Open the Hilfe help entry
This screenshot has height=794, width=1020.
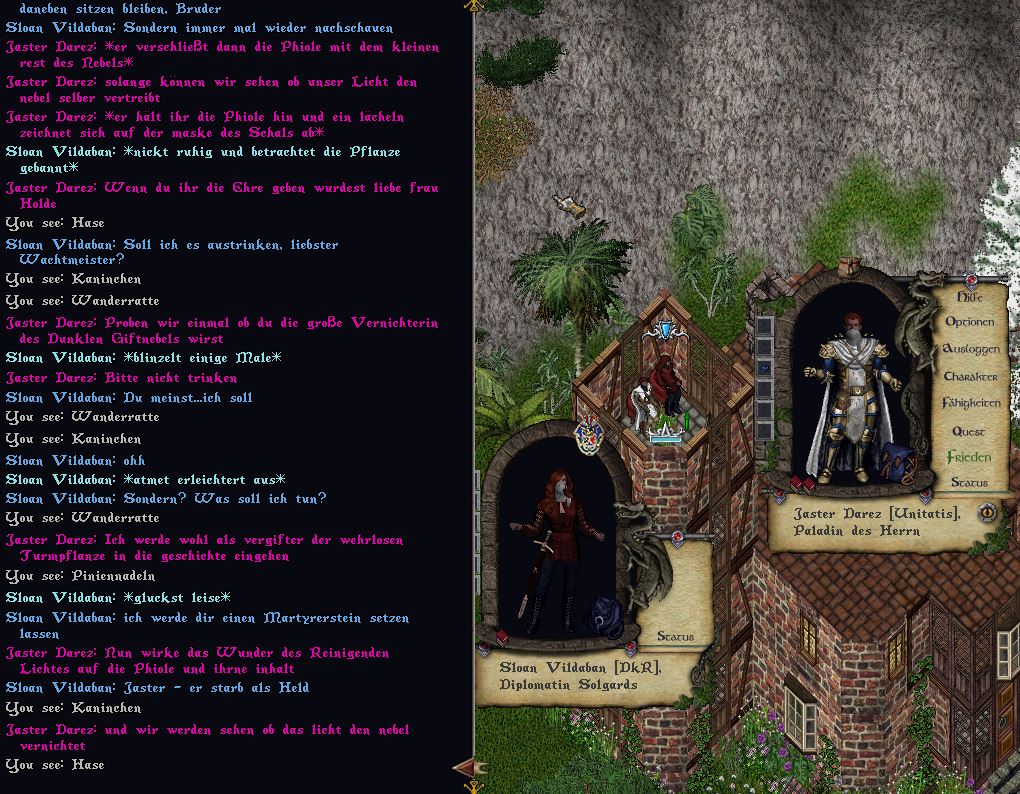(x=969, y=297)
